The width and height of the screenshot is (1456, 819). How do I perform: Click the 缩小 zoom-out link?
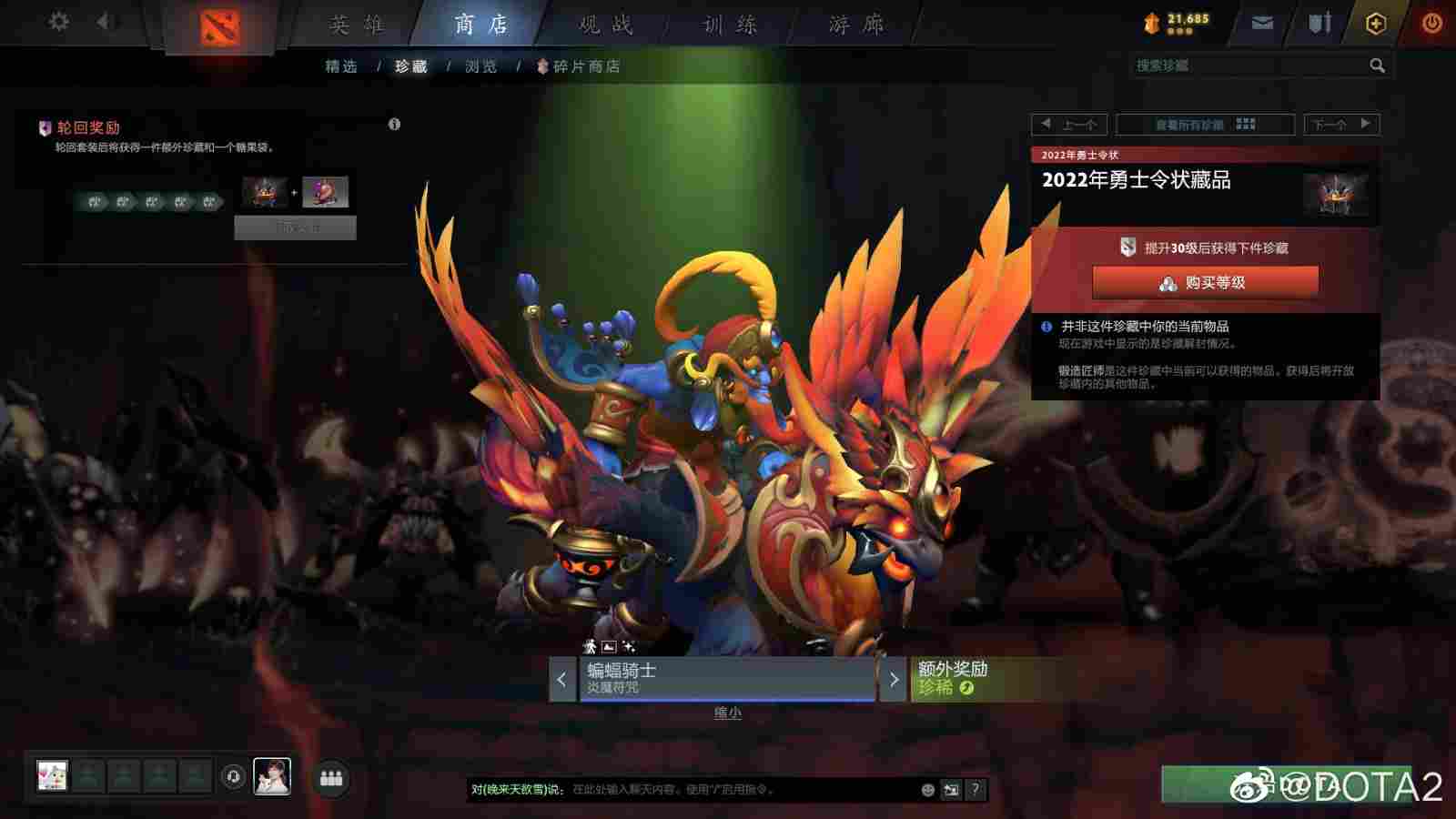tap(730, 713)
